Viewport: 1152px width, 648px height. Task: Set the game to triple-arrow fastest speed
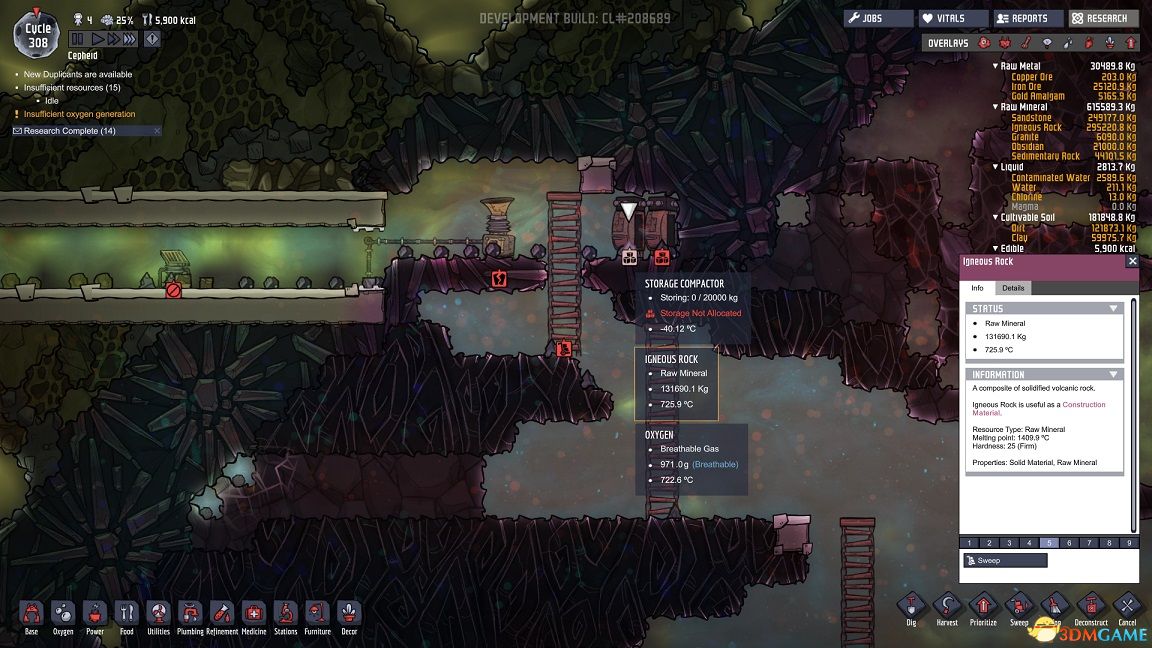(x=129, y=39)
